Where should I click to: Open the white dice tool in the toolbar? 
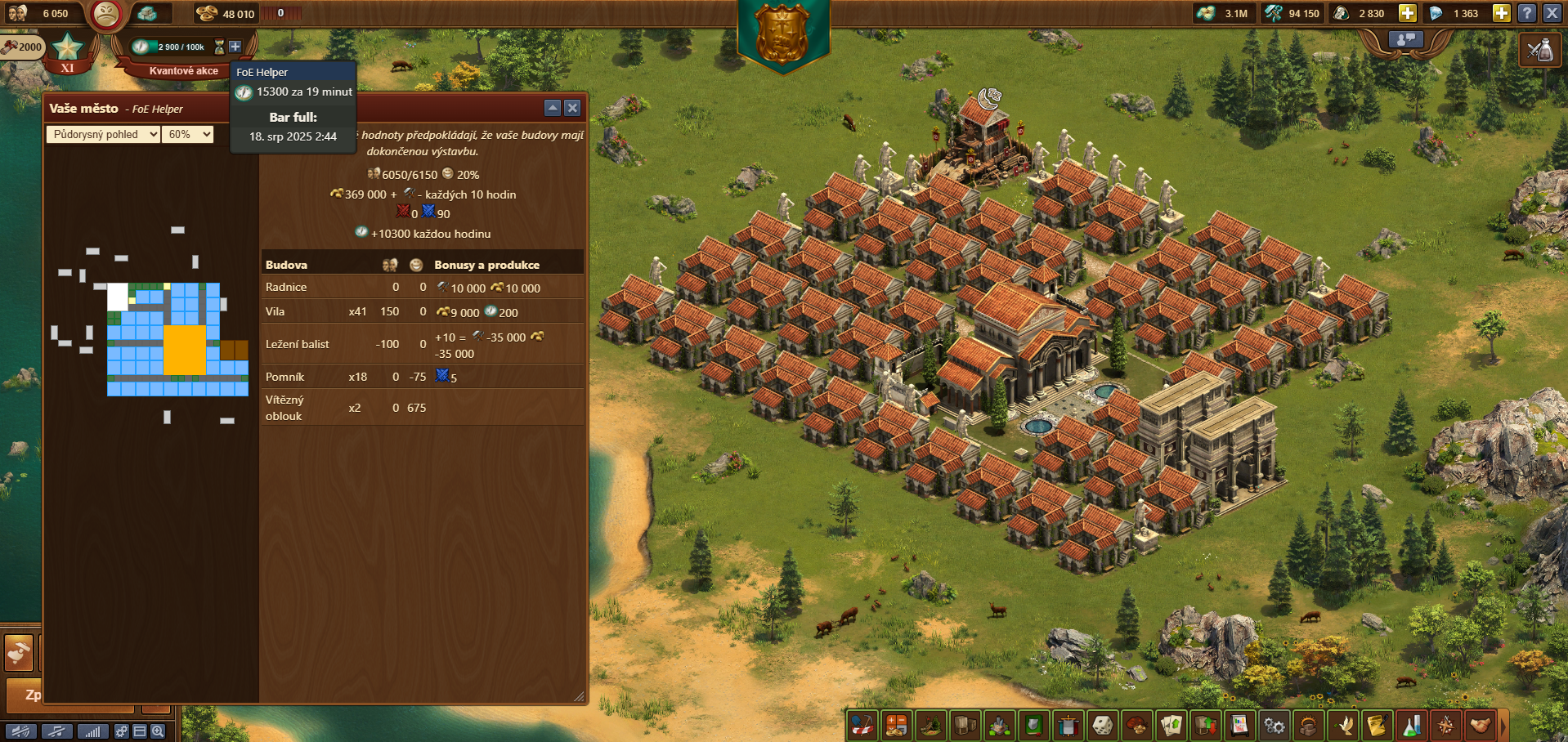[x=1102, y=725]
